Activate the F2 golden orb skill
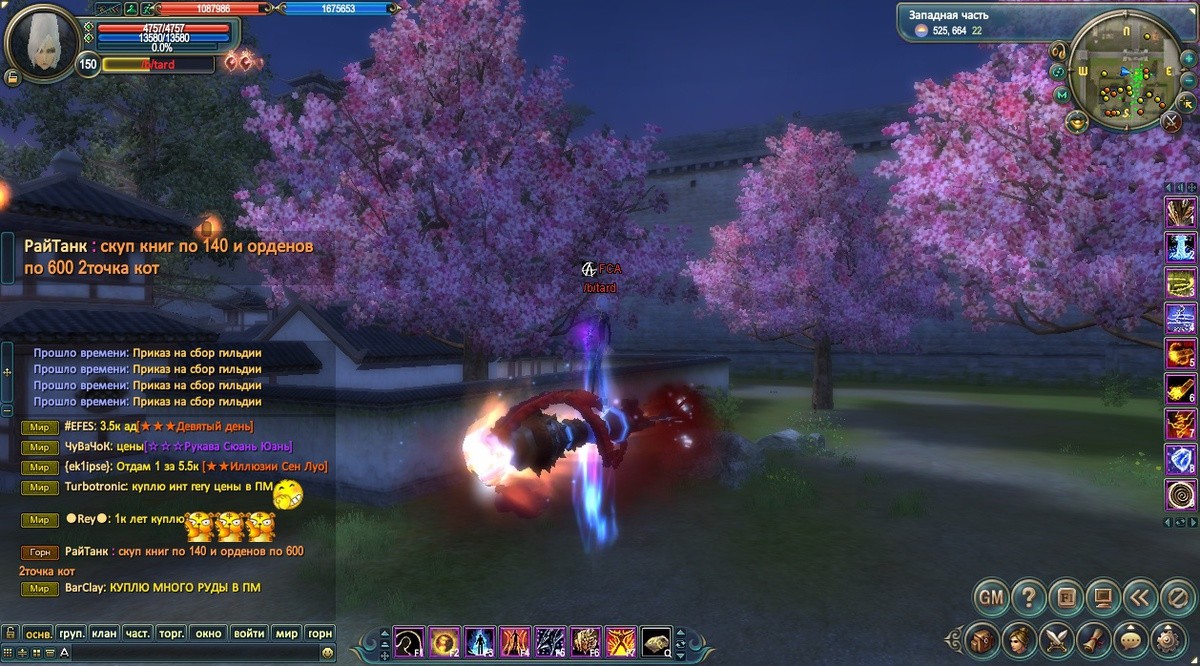Screen dimensions: 1200x666 click(444, 640)
